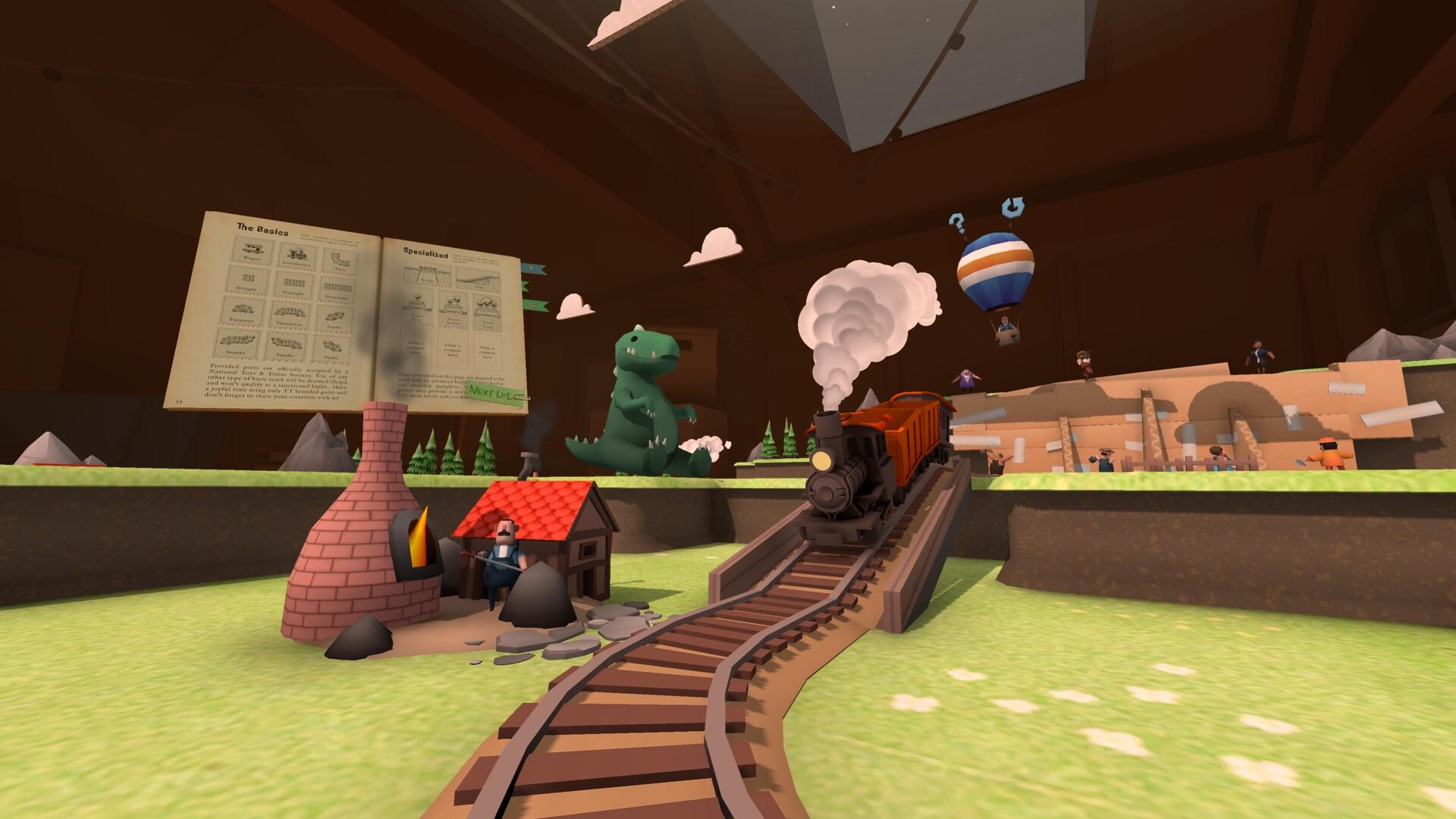Click a Glue a coupon here slot
The height and width of the screenshot is (819, 1456).
pyautogui.click(x=416, y=350)
